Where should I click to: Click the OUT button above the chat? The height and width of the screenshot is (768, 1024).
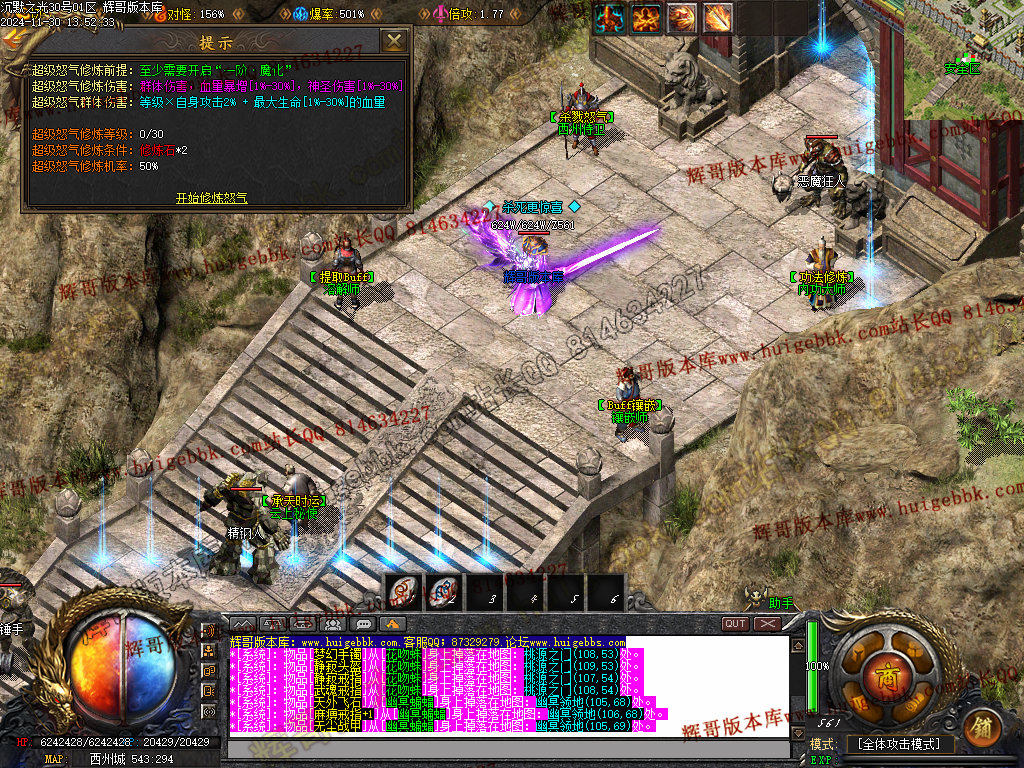pyautogui.click(x=736, y=624)
